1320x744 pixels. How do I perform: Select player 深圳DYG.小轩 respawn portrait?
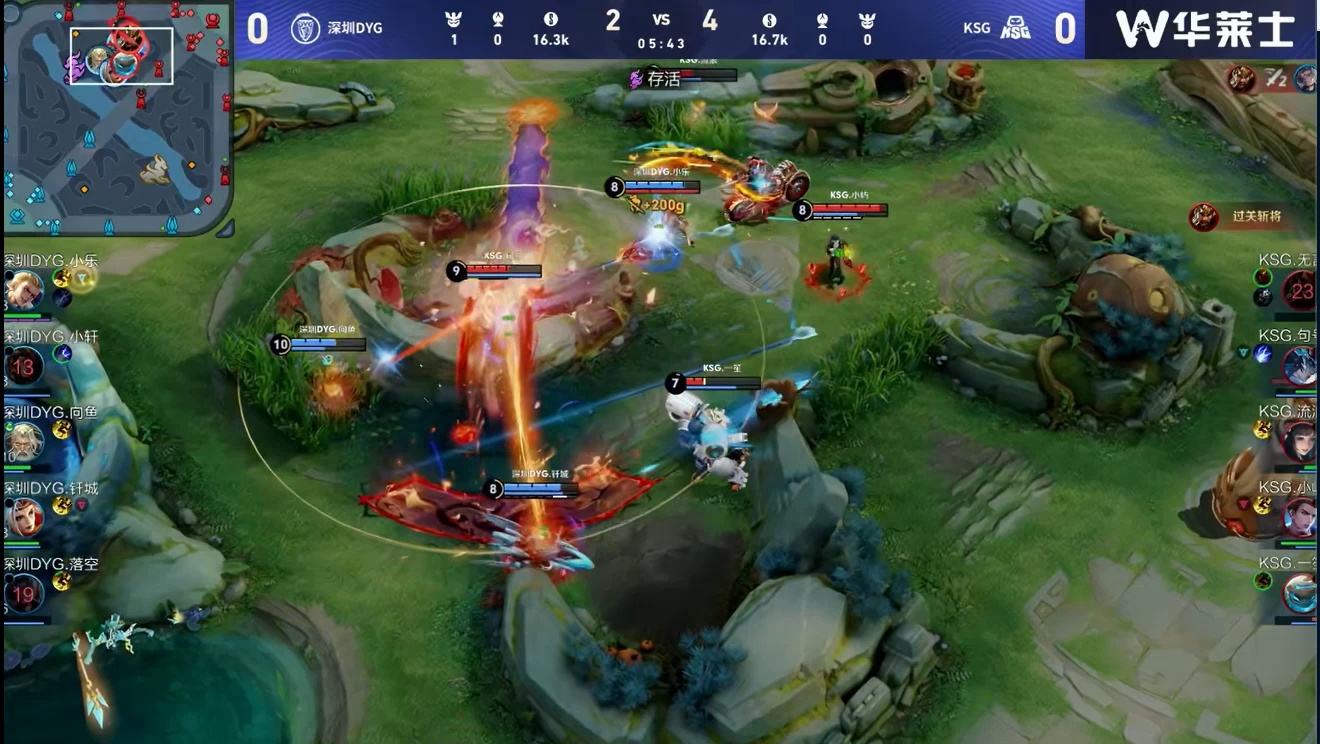(23, 367)
